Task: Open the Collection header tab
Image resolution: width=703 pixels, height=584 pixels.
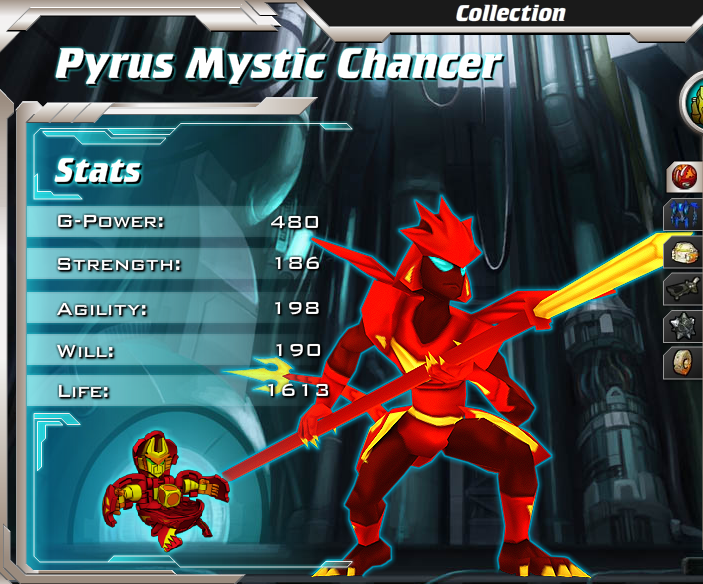Action: 510,14
